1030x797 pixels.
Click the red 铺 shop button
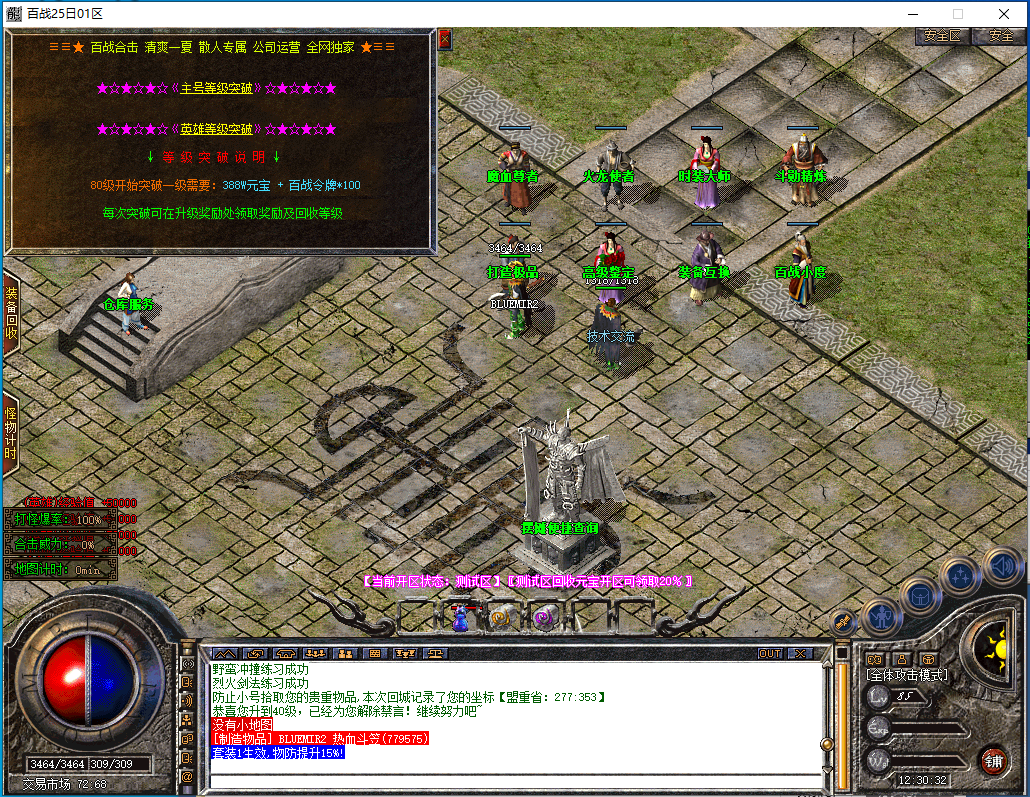coord(993,760)
